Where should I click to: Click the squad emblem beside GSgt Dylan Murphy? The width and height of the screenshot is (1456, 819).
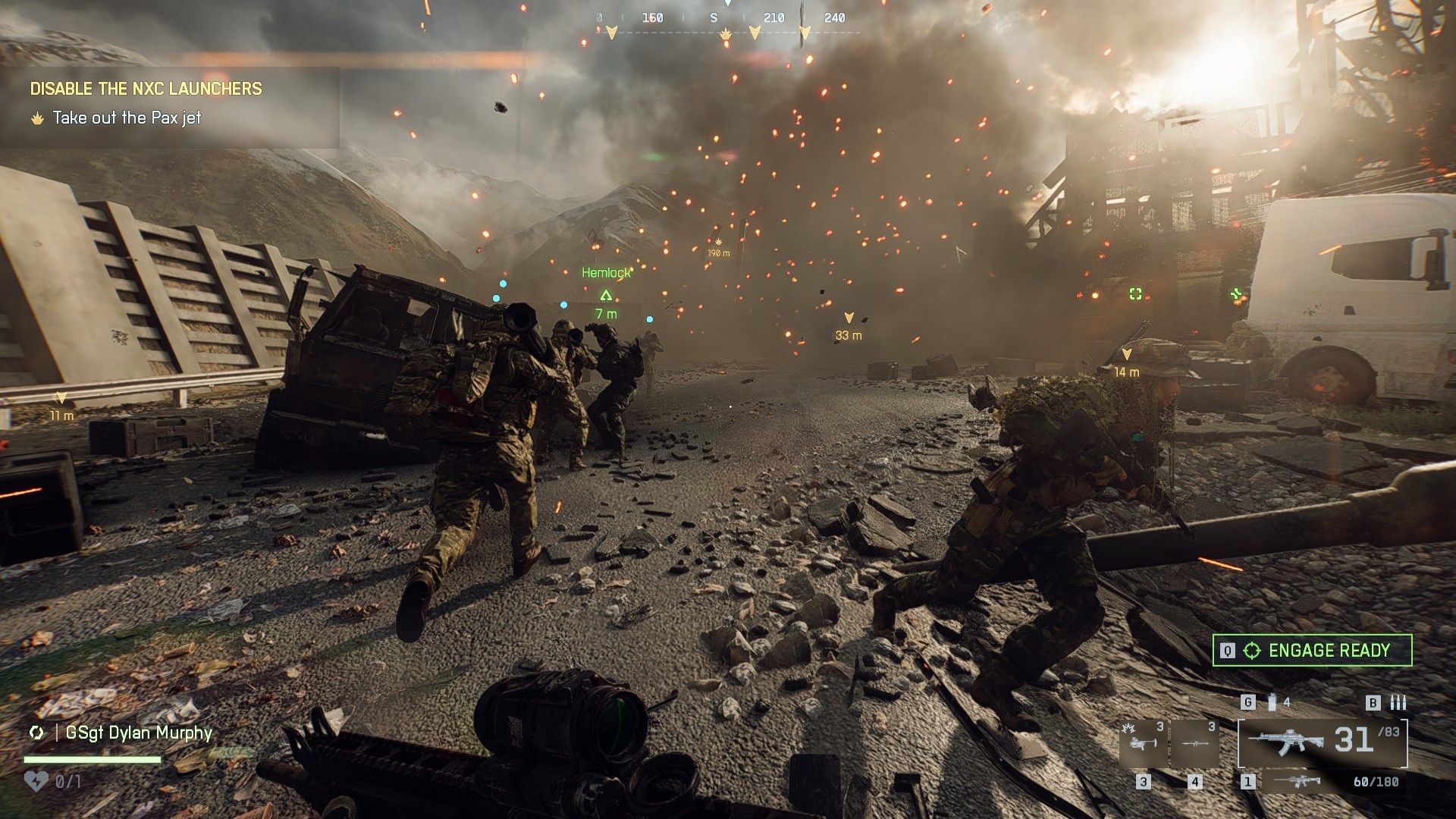(x=36, y=733)
